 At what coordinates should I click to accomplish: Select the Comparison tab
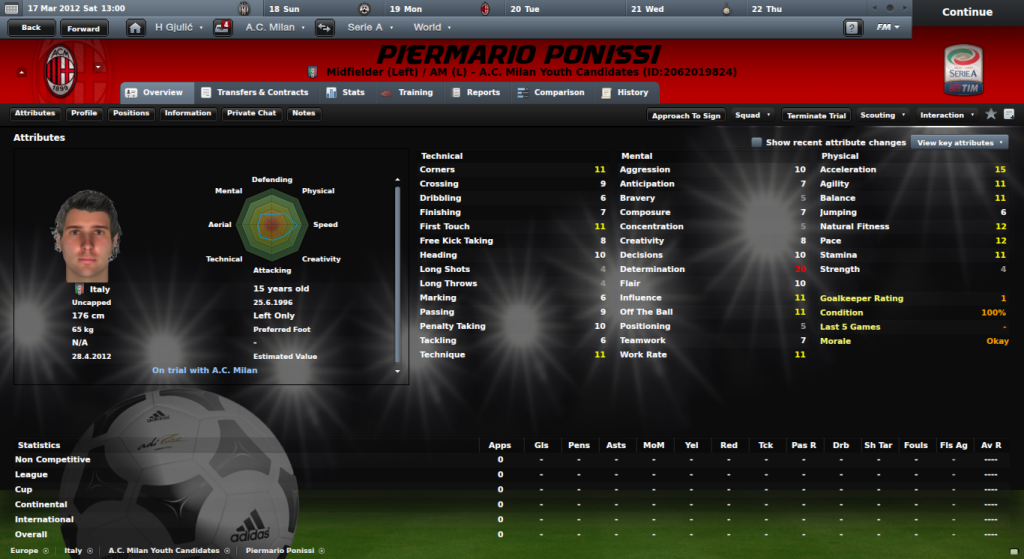[x=551, y=93]
